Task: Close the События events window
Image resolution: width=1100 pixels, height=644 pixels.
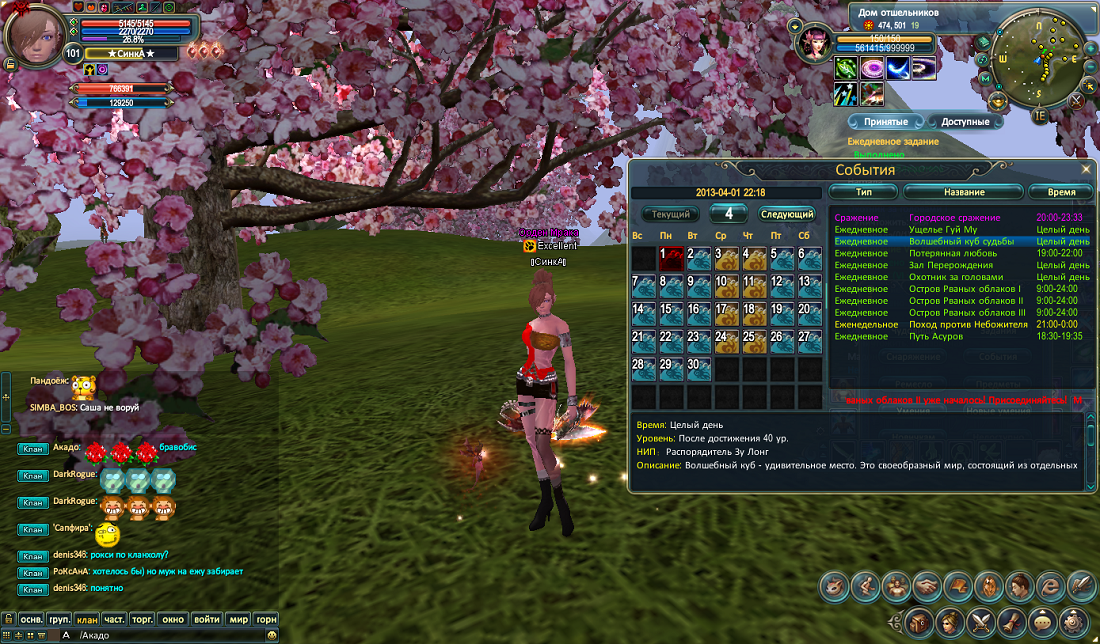Action: point(1087,170)
